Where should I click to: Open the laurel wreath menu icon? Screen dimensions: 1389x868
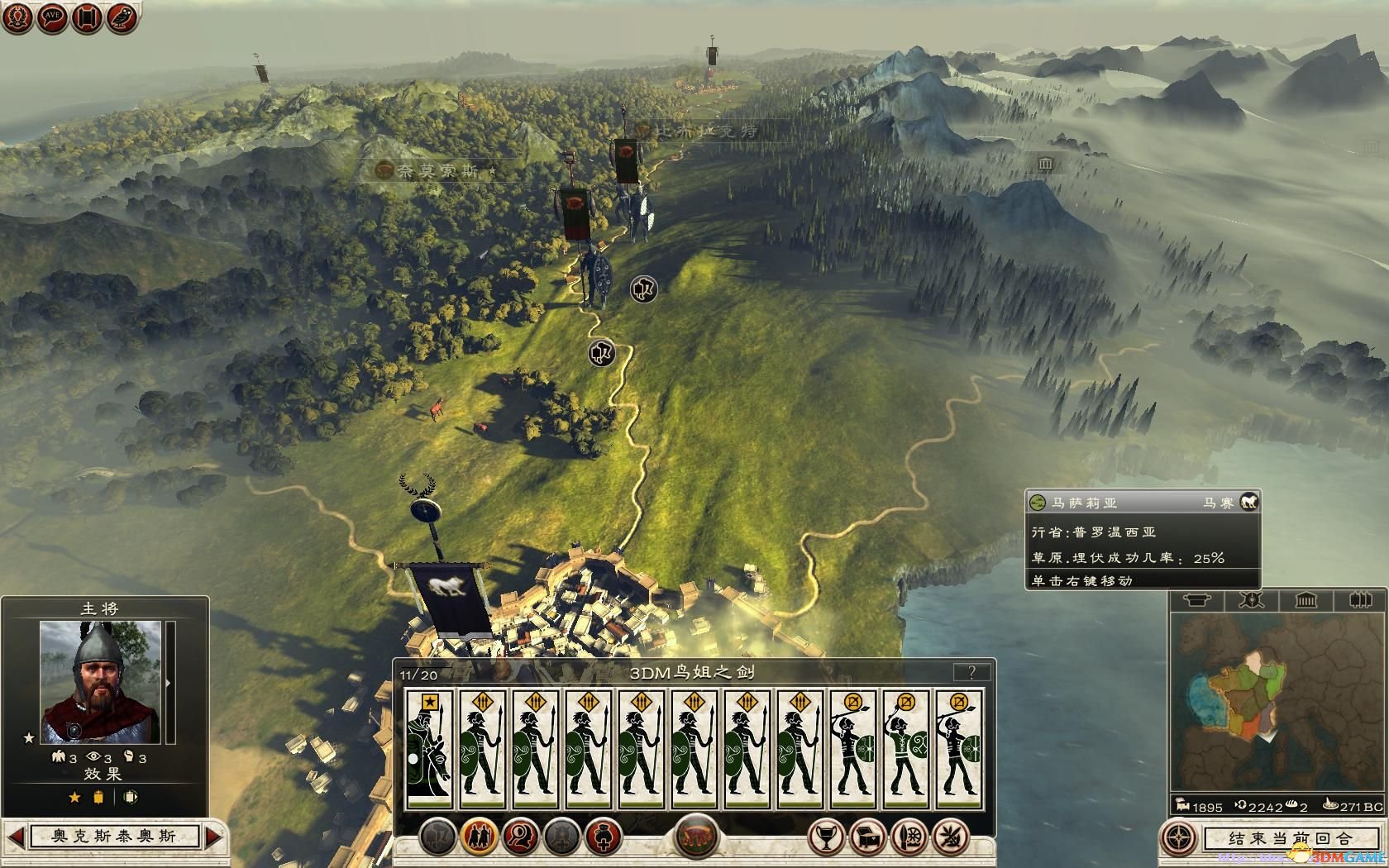point(17,18)
